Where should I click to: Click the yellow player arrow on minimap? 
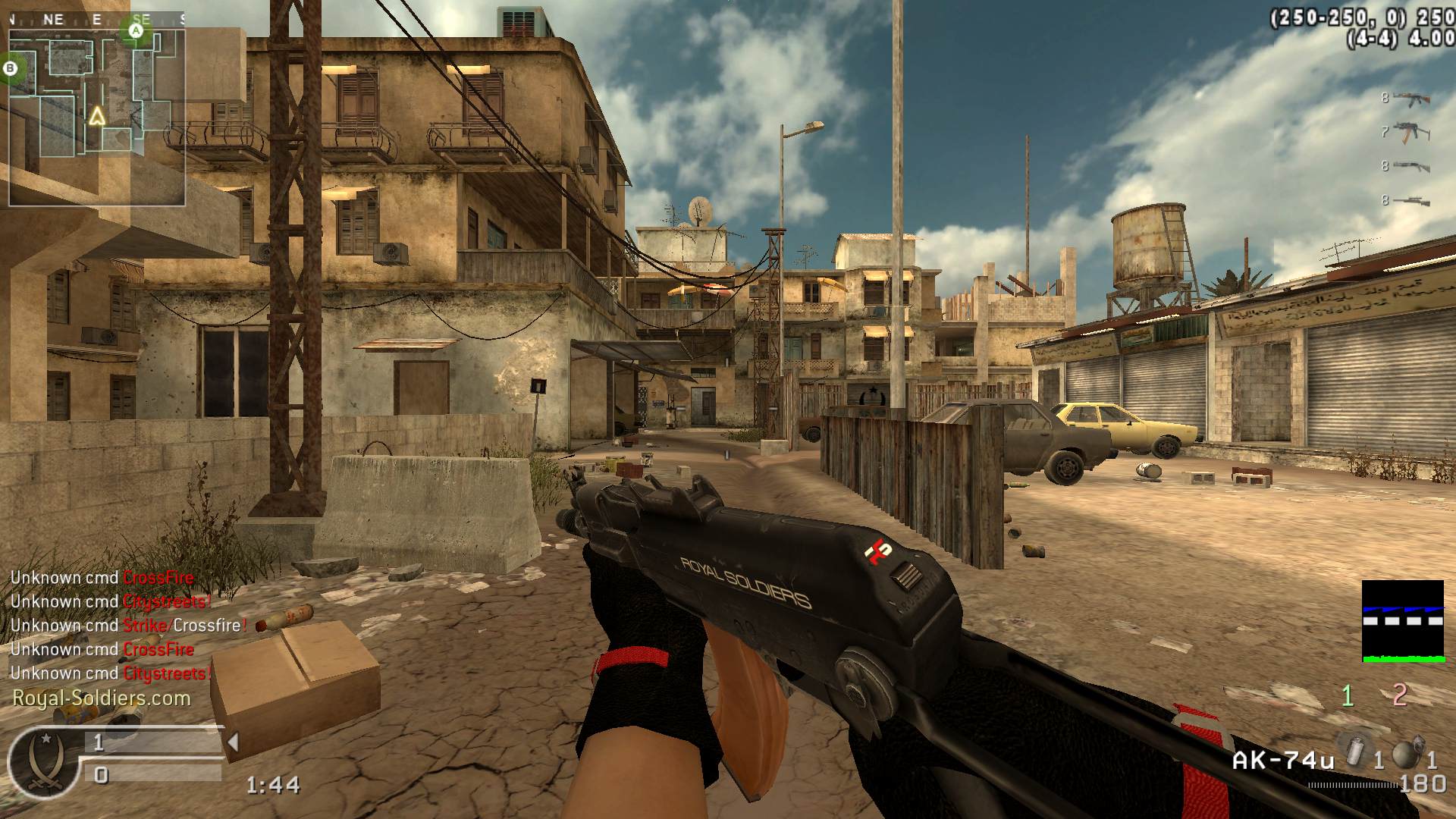pyautogui.click(x=96, y=116)
